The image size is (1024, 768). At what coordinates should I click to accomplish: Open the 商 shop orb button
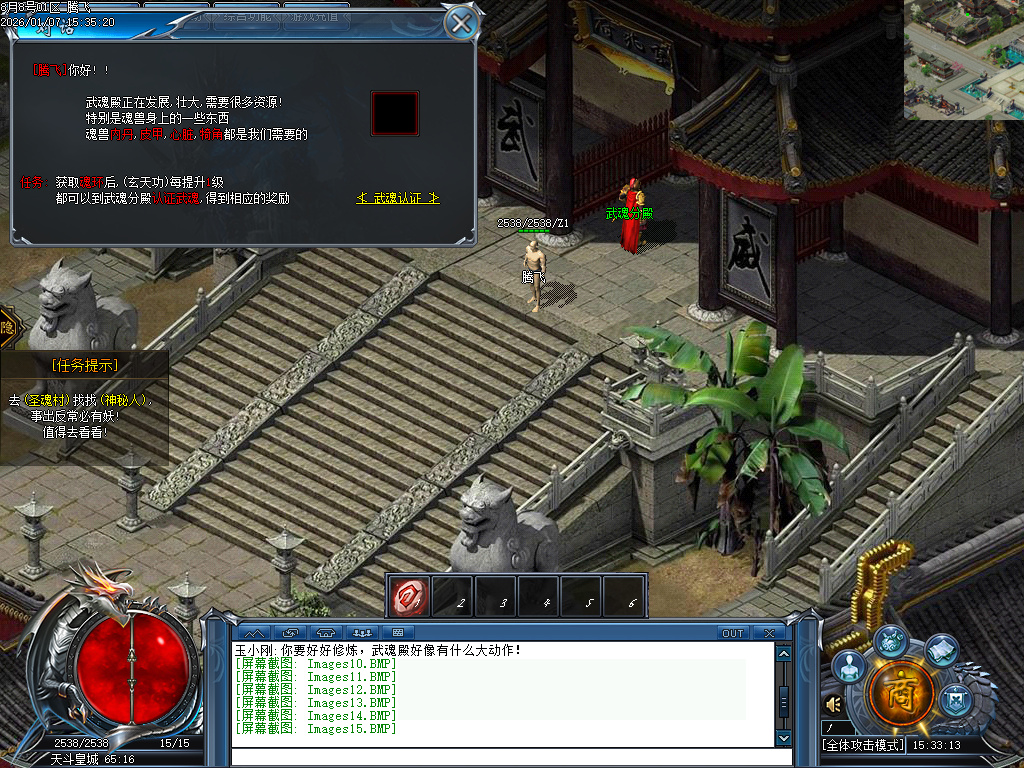(x=901, y=692)
